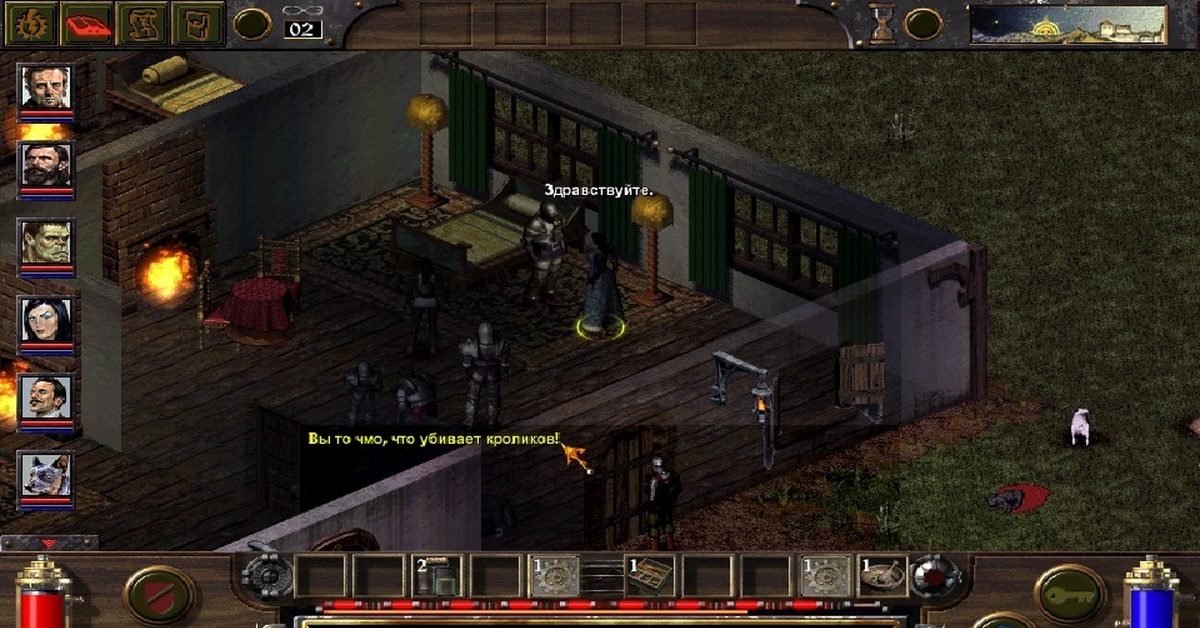Open the red logbook button
Viewport: 1200px width, 628px height.
coord(86,23)
